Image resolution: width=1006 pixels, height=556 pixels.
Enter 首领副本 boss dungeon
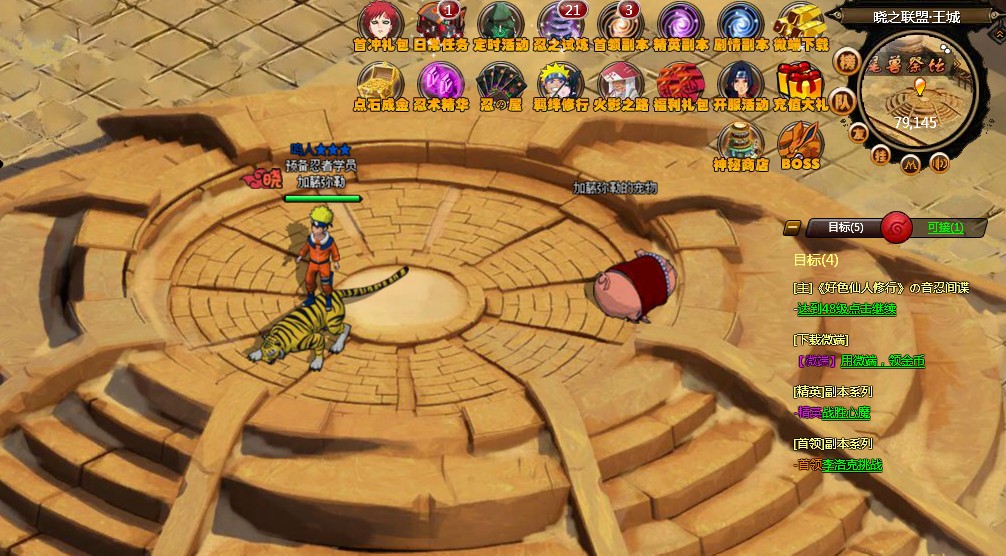(x=620, y=24)
